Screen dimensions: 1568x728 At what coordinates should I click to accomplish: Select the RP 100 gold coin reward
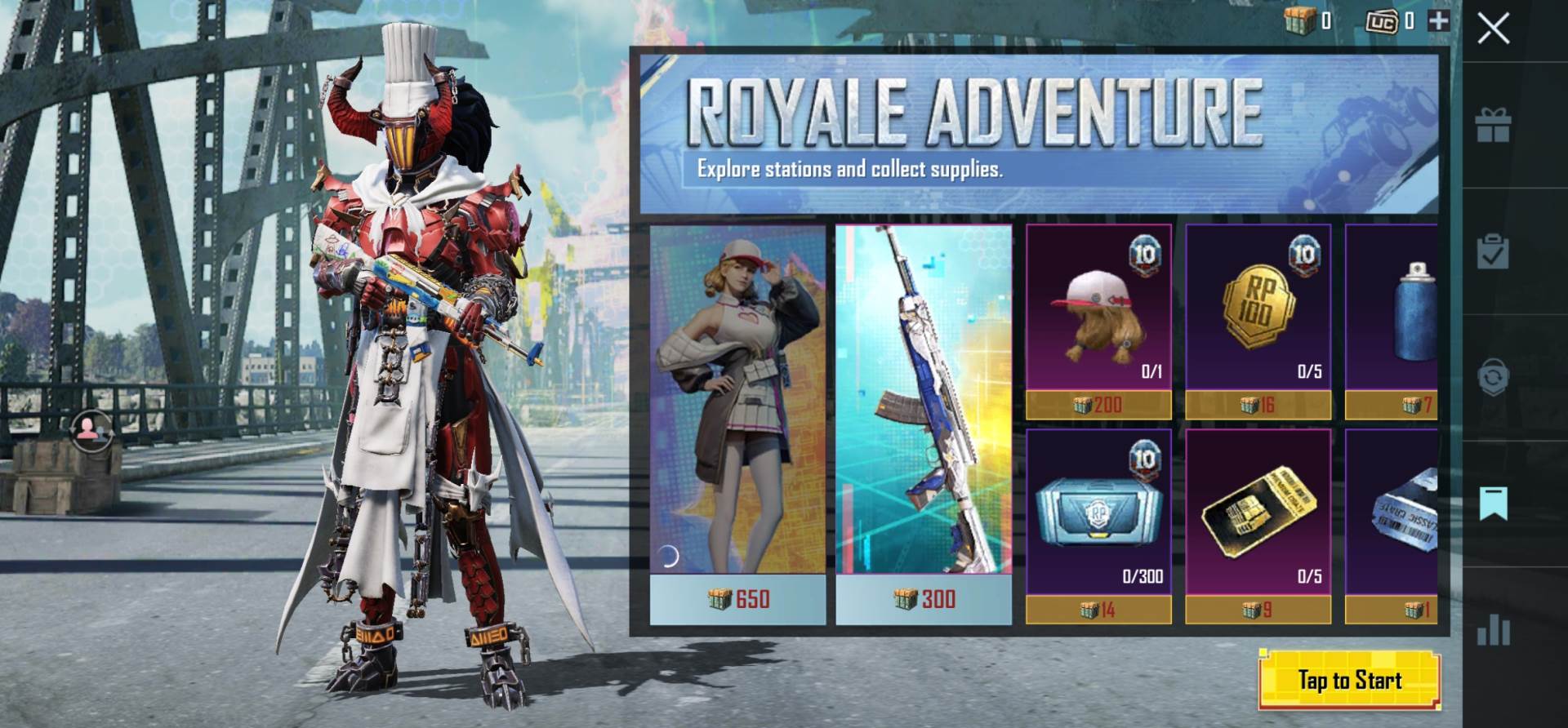click(x=1258, y=318)
